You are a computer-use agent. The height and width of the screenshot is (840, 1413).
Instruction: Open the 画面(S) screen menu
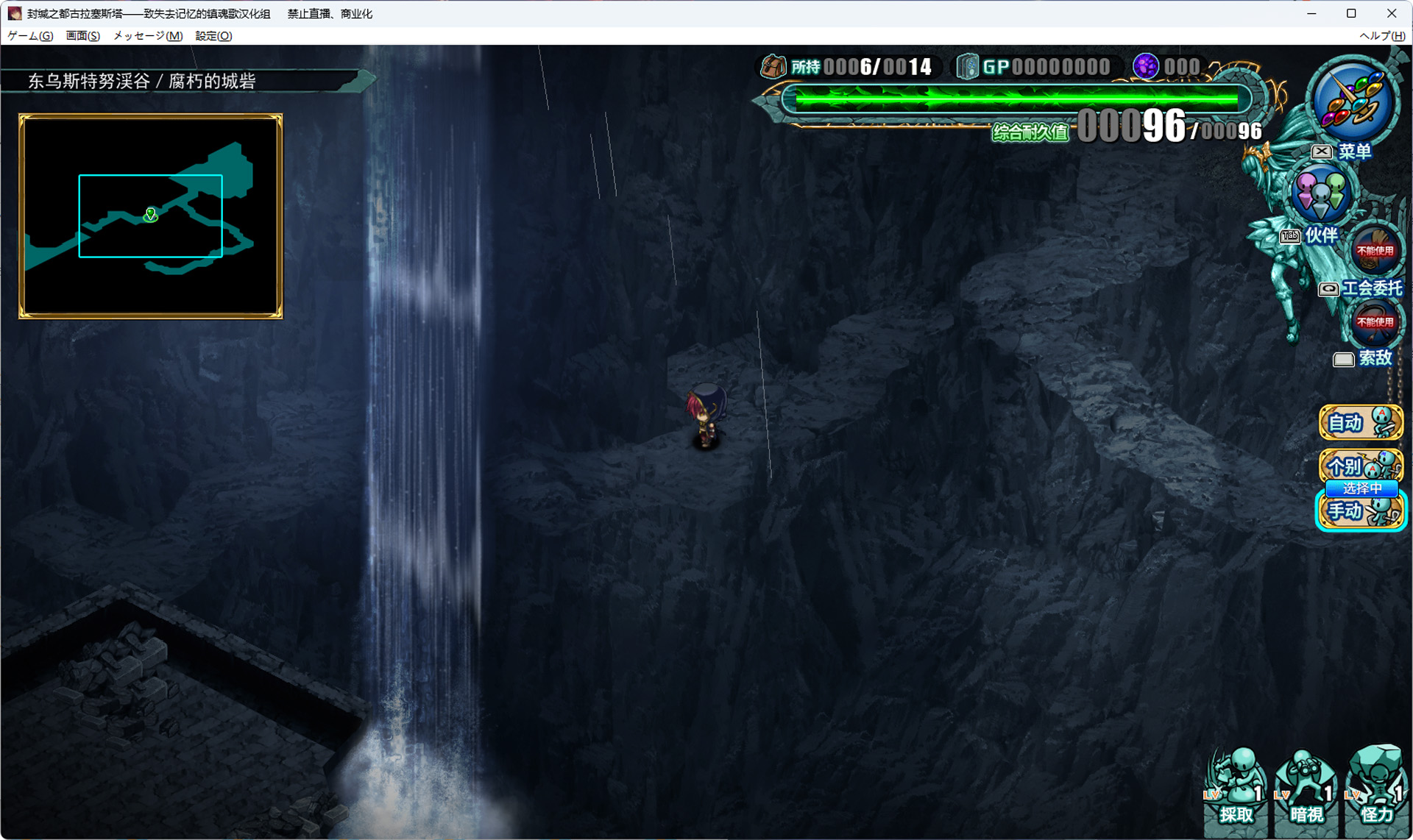(x=82, y=36)
